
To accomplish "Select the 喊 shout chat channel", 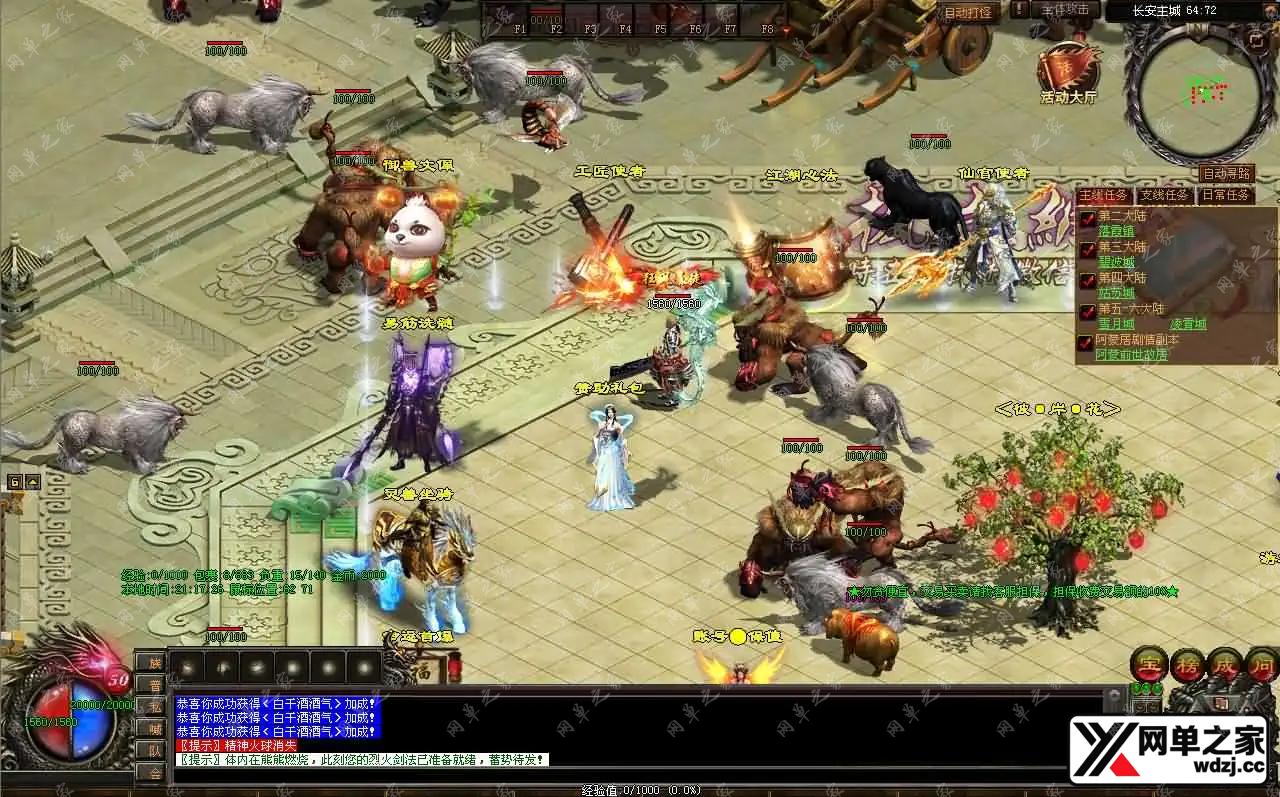I will click(154, 728).
